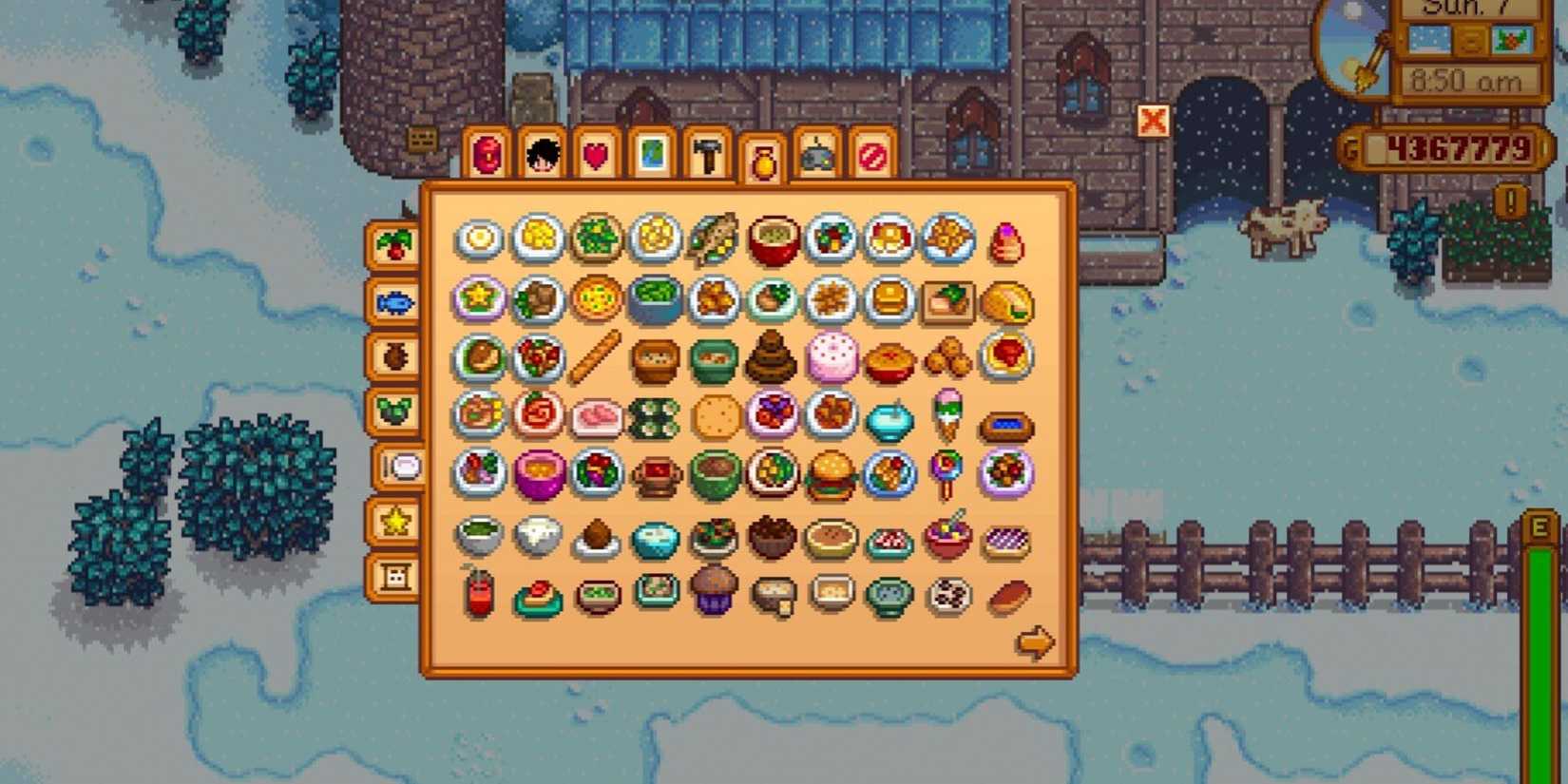The height and width of the screenshot is (784, 1568).
Task: View the Fish collection
Action: 394,304
